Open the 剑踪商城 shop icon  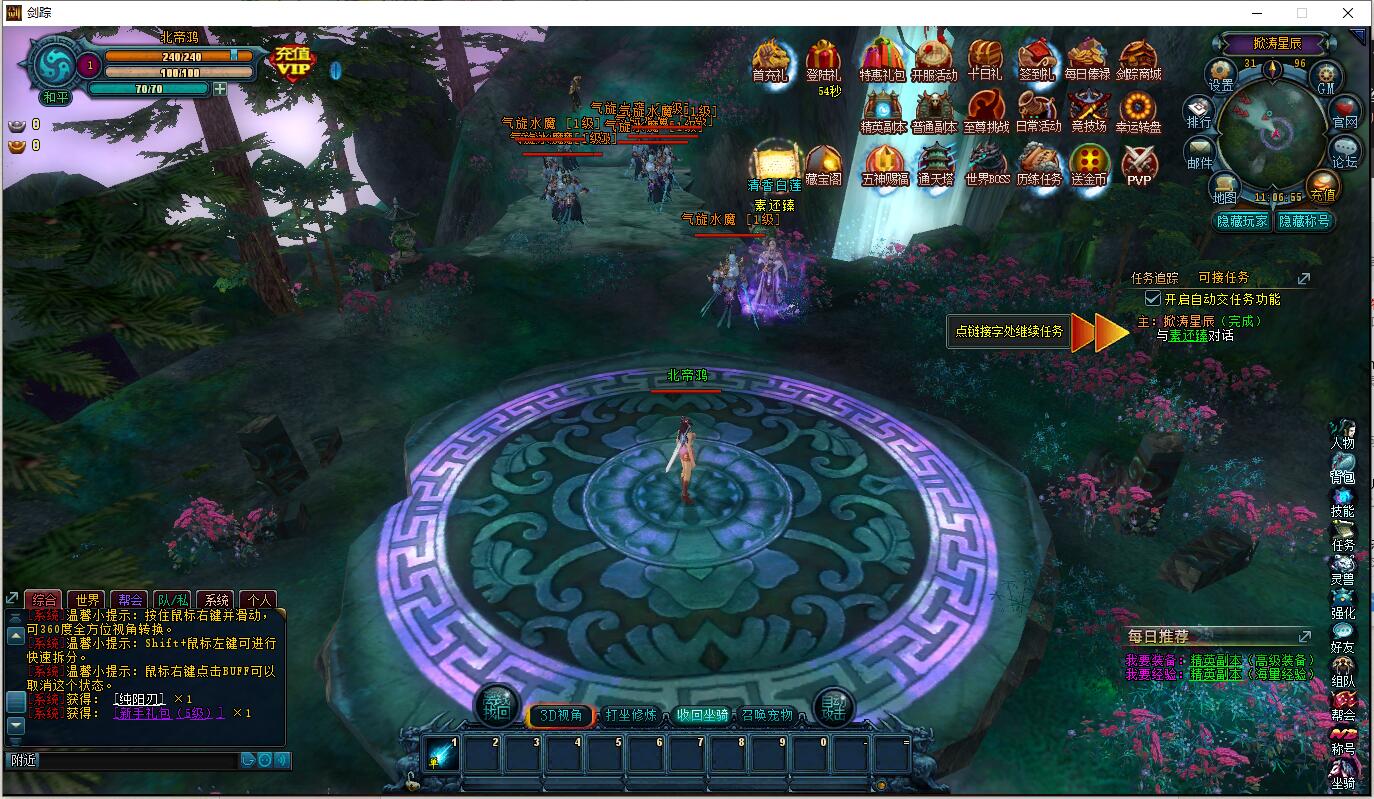pyautogui.click(x=1138, y=59)
